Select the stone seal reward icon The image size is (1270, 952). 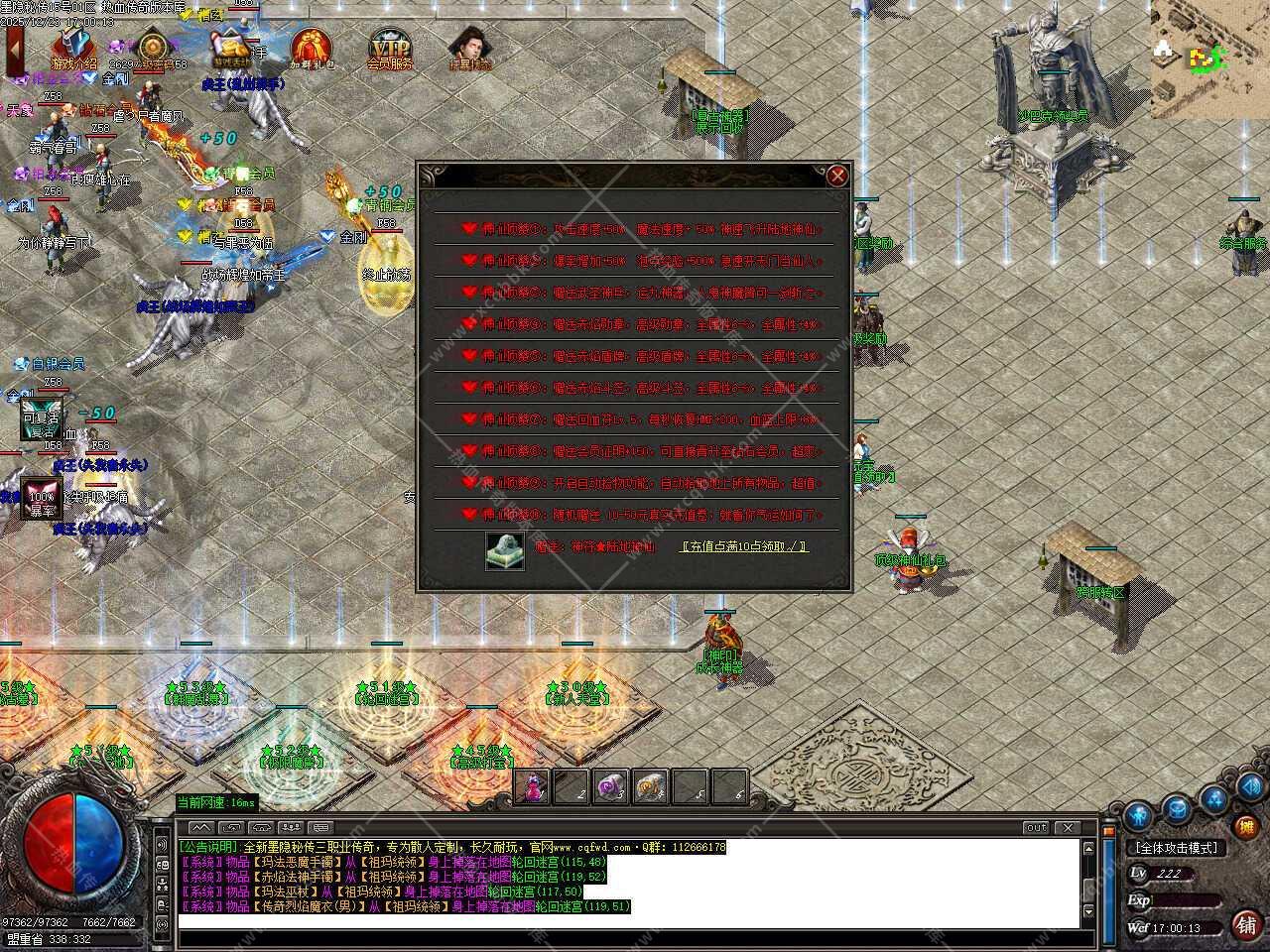[504, 550]
